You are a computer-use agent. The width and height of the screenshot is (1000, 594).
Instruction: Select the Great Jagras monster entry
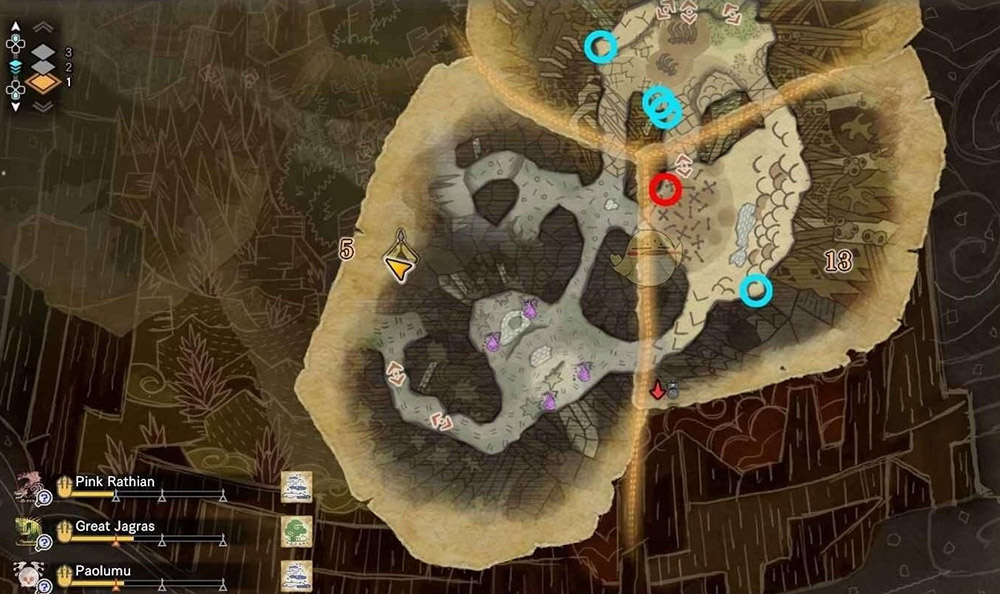(113, 526)
